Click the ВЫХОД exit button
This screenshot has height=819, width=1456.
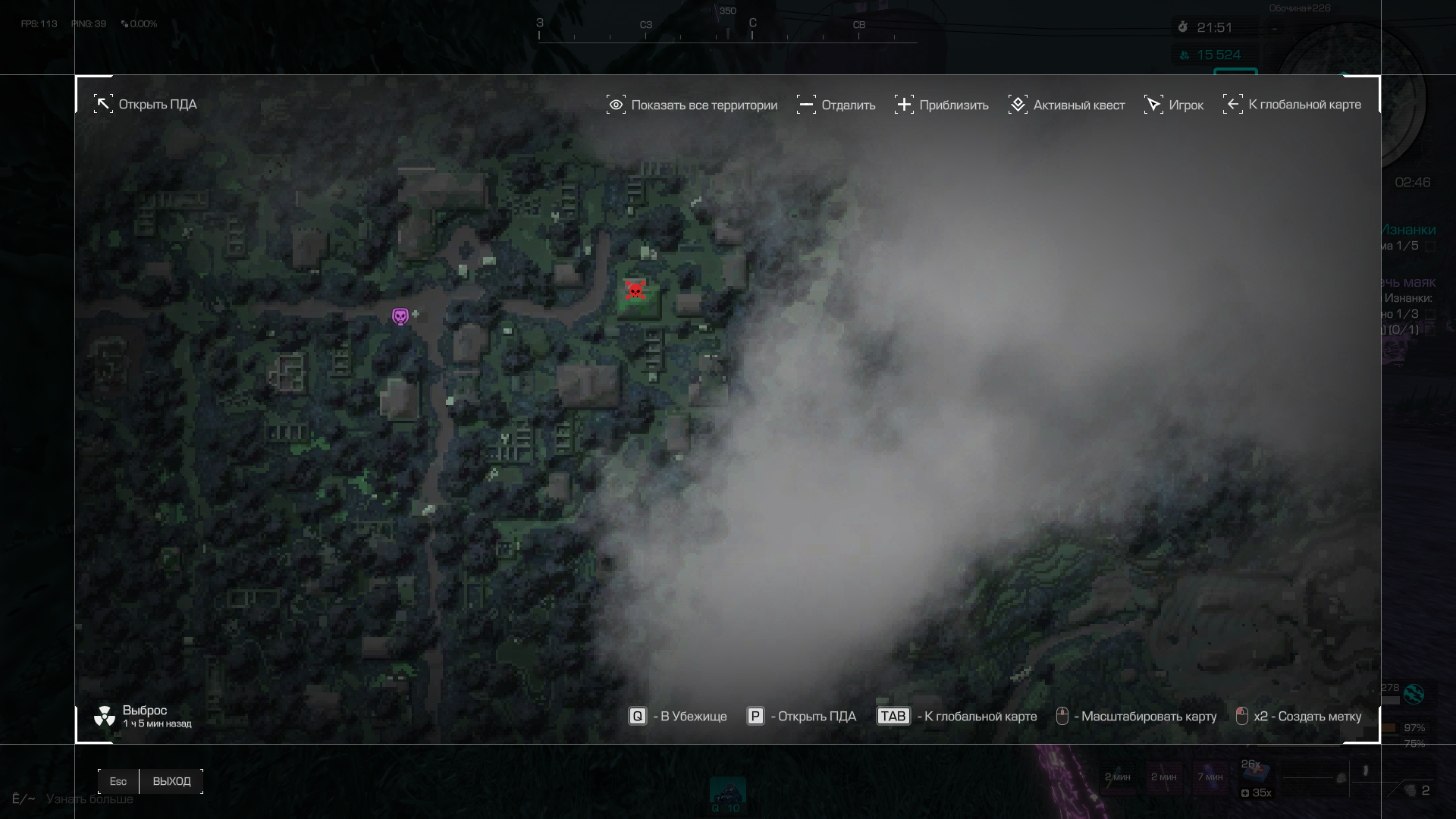tap(171, 781)
